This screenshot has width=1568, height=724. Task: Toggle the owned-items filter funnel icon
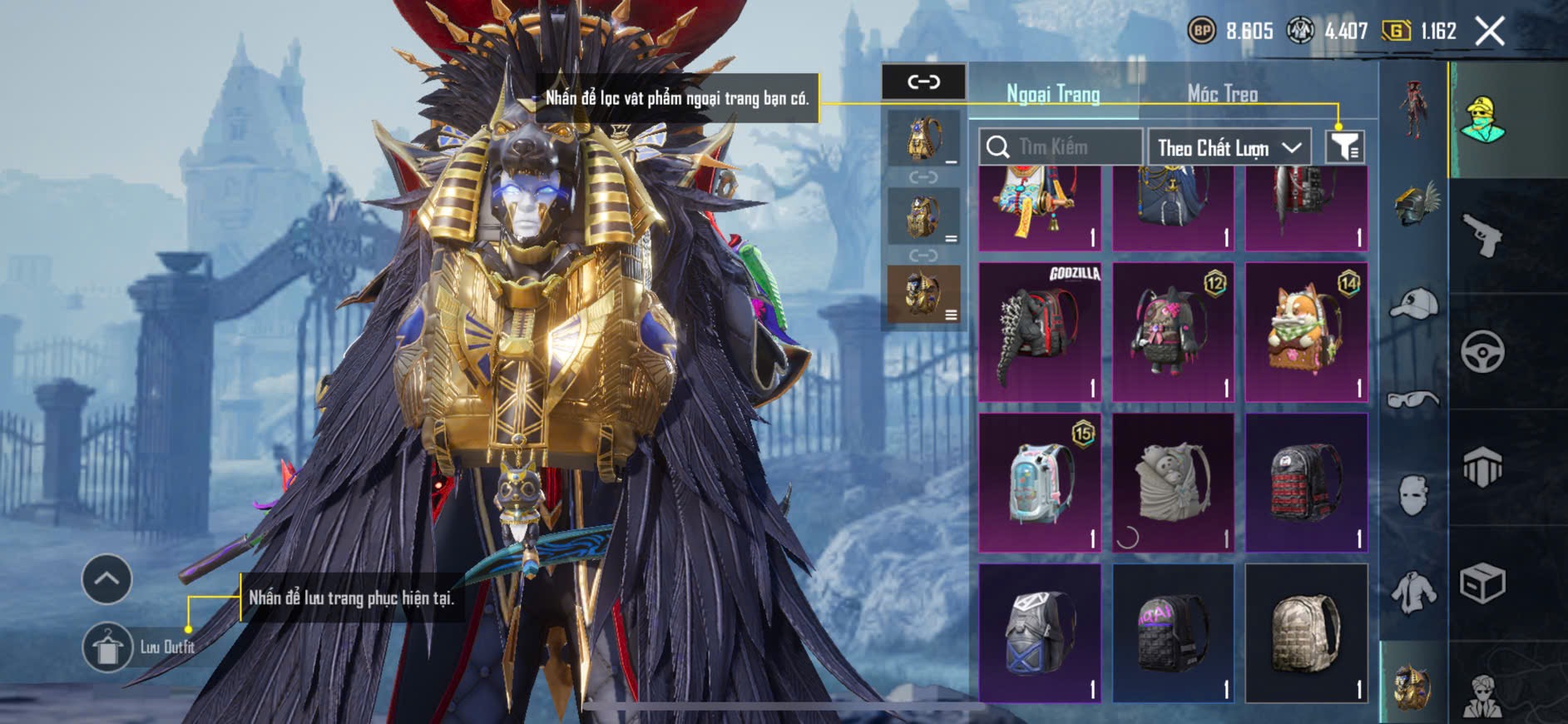click(1344, 147)
